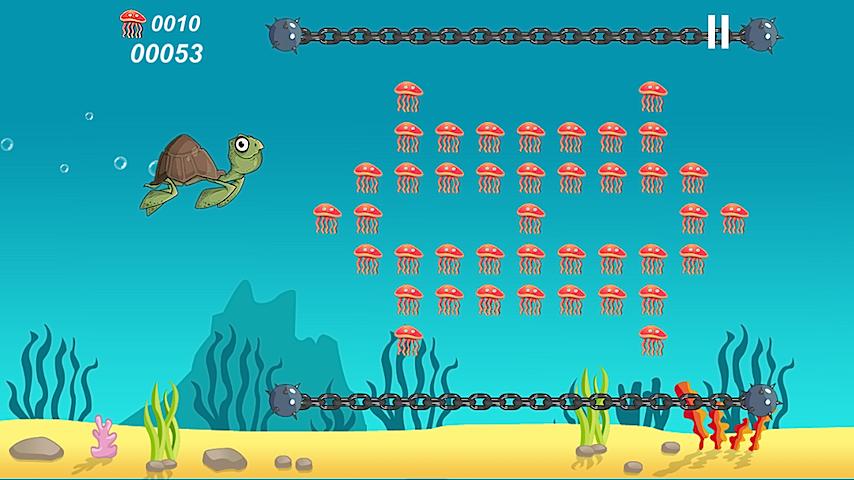Pause the game with the pause button
This screenshot has width=854, height=480.
coord(718,32)
